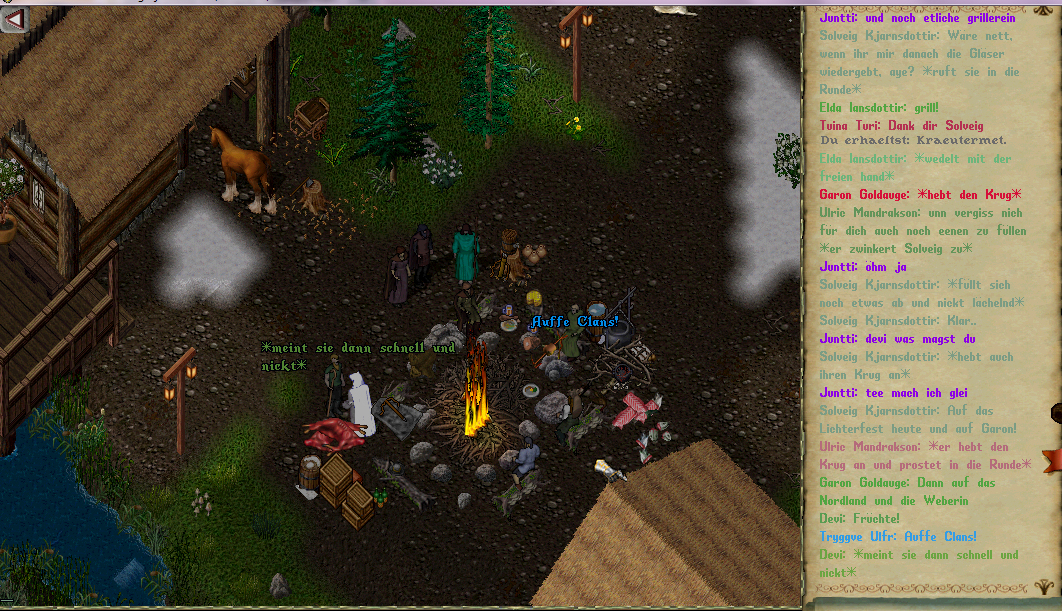Click the red ribbon on the journal scroll

tap(1051, 461)
